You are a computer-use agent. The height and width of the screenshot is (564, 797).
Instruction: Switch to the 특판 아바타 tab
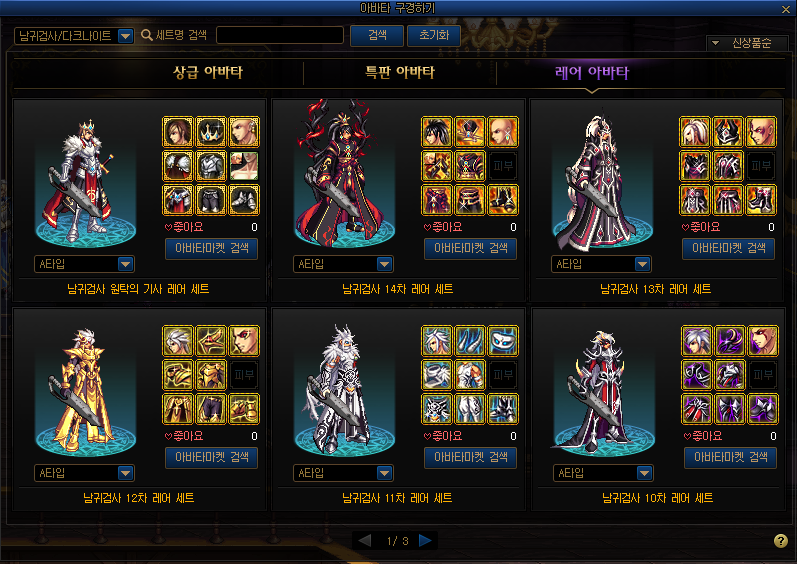pos(399,73)
